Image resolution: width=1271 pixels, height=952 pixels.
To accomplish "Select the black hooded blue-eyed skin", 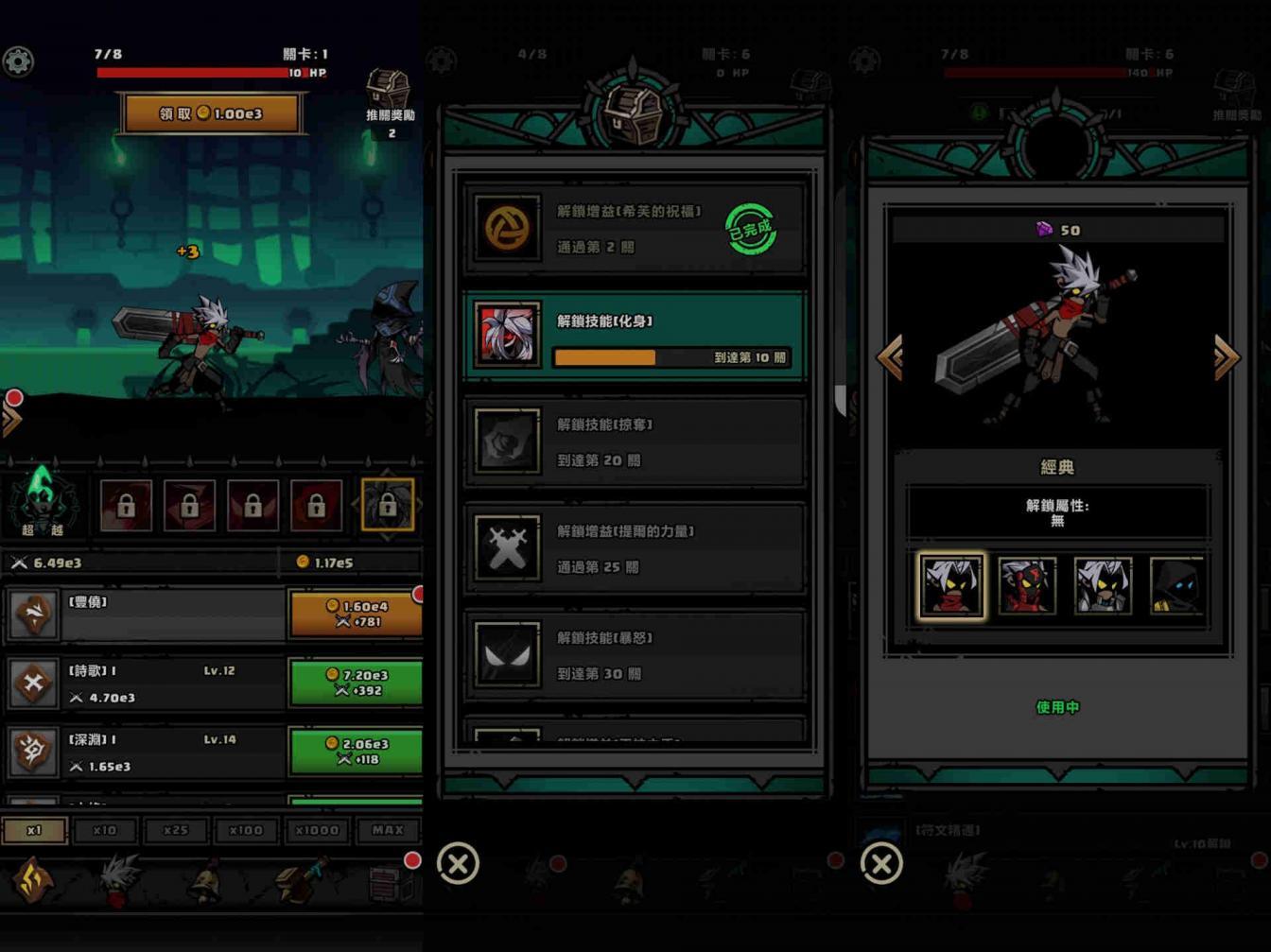I will pos(1176,586).
